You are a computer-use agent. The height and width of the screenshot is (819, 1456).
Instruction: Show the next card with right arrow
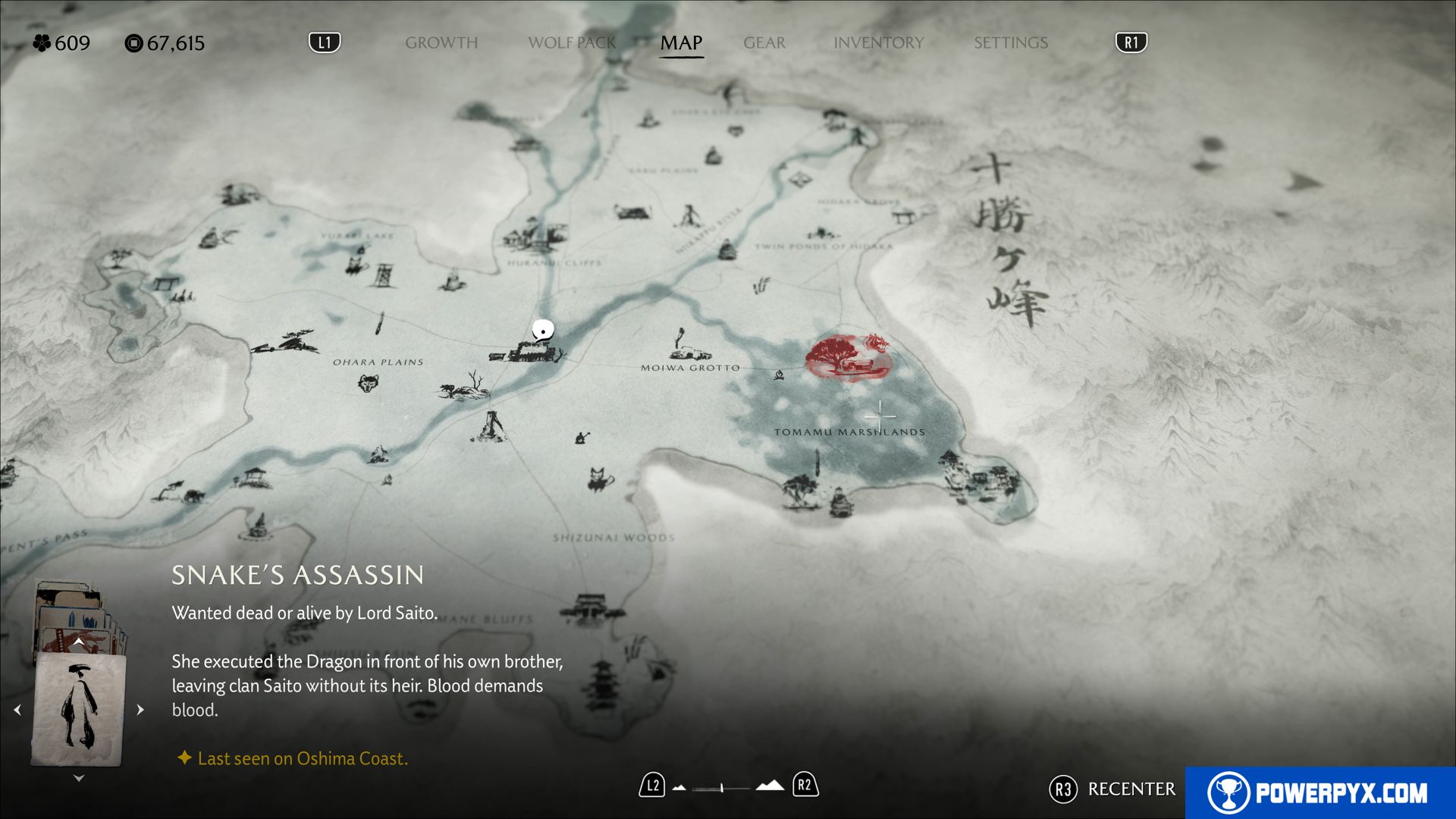[x=140, y=710]
